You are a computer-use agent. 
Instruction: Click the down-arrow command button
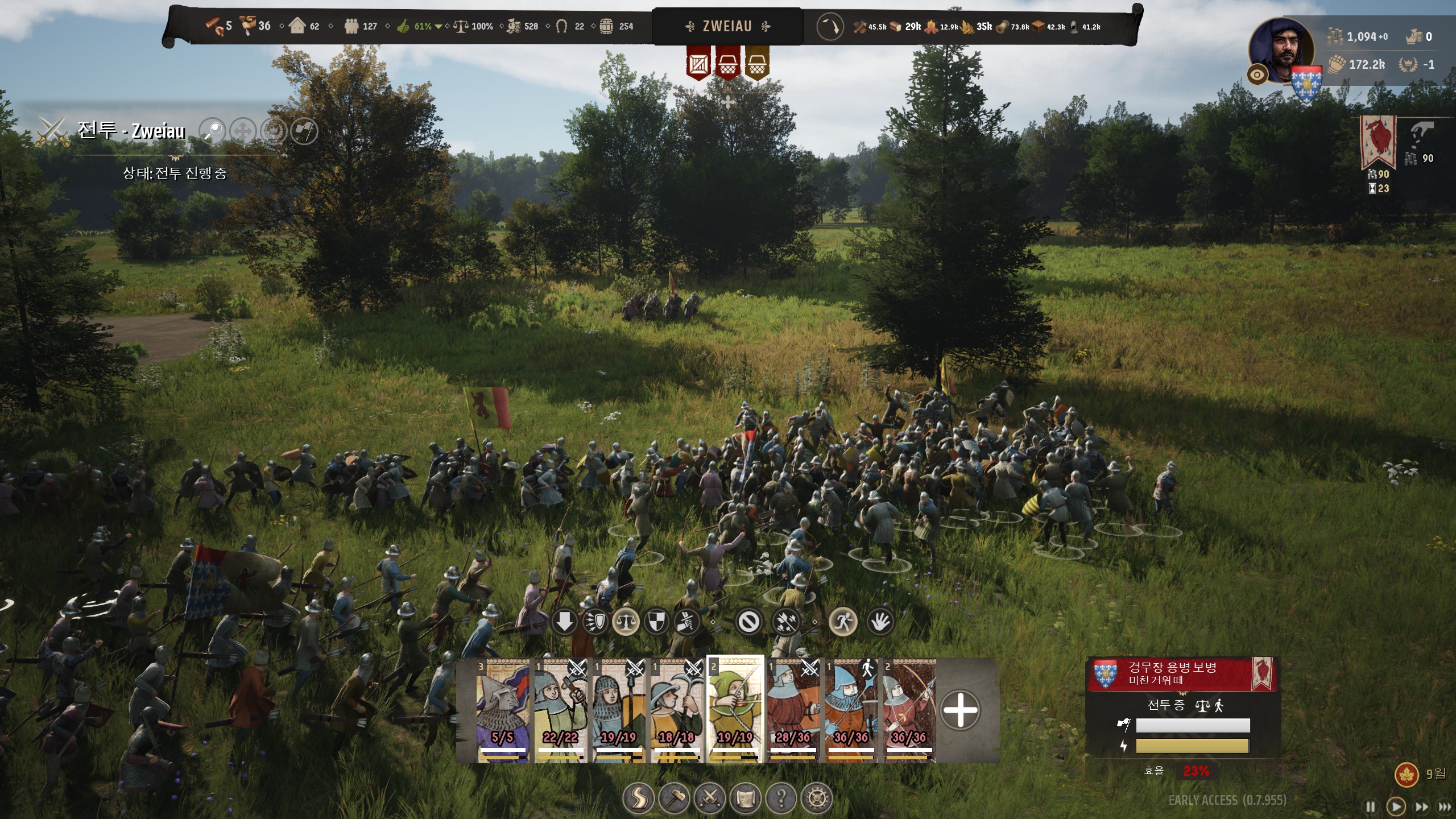tap(564, 622)
